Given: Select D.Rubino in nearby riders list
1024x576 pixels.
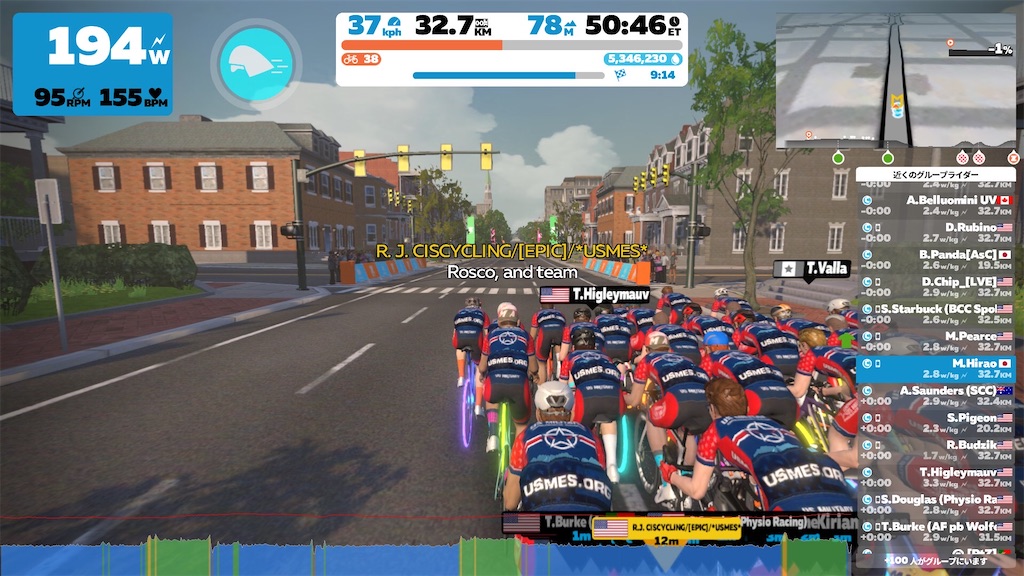Looking at the screenshot, I should click(936, 233).
